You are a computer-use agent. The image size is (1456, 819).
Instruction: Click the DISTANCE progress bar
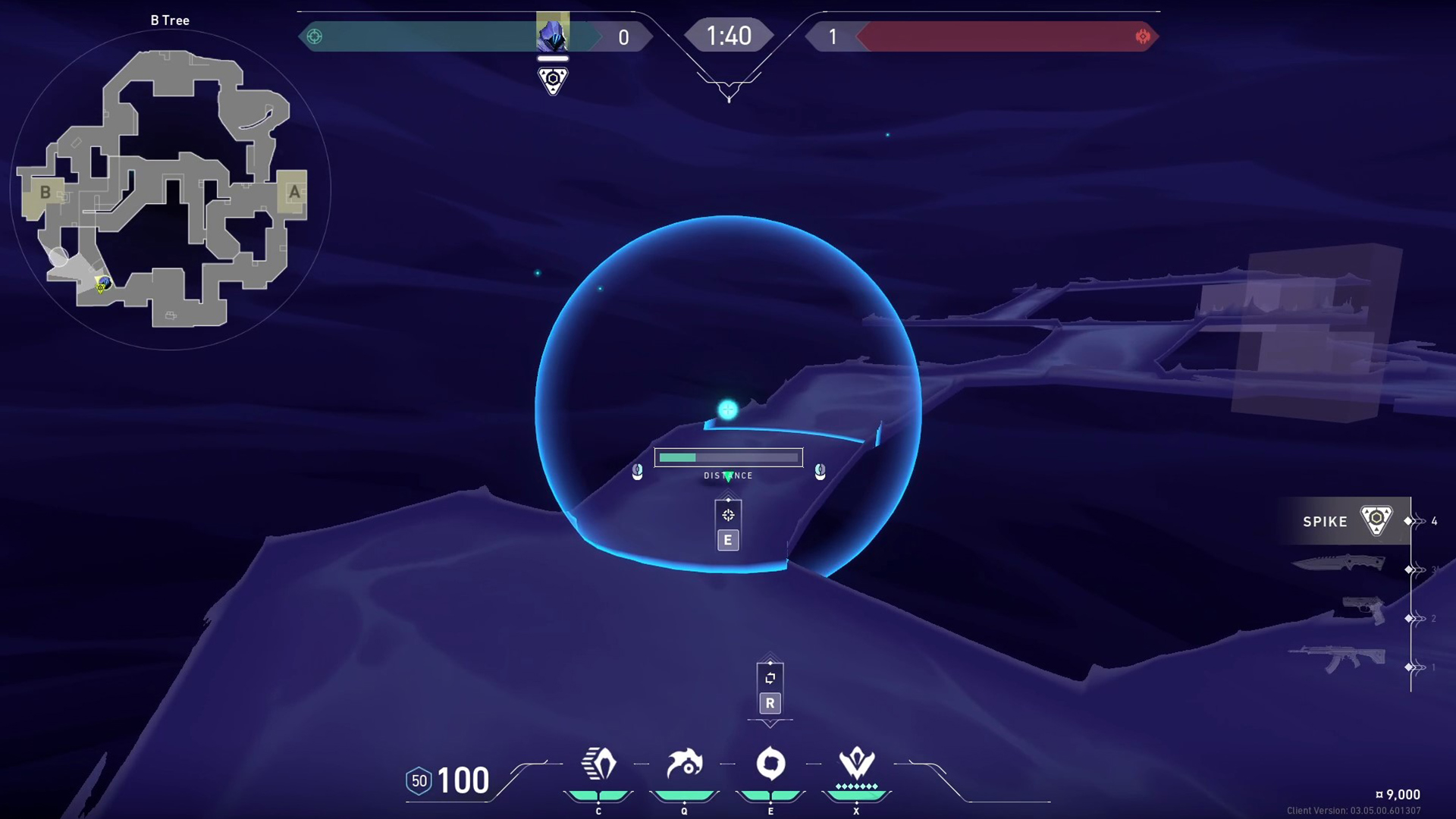[x=728, y=457]
